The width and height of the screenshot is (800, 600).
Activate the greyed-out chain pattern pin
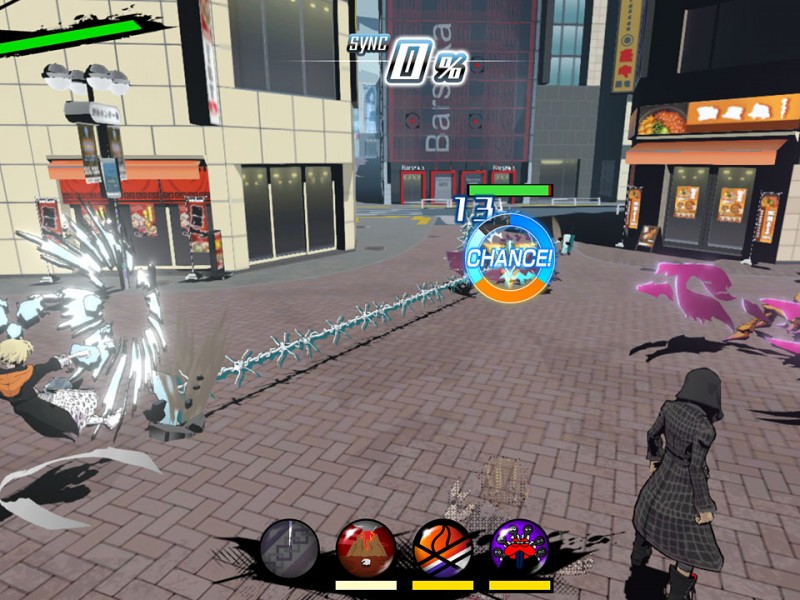(290, 549)
